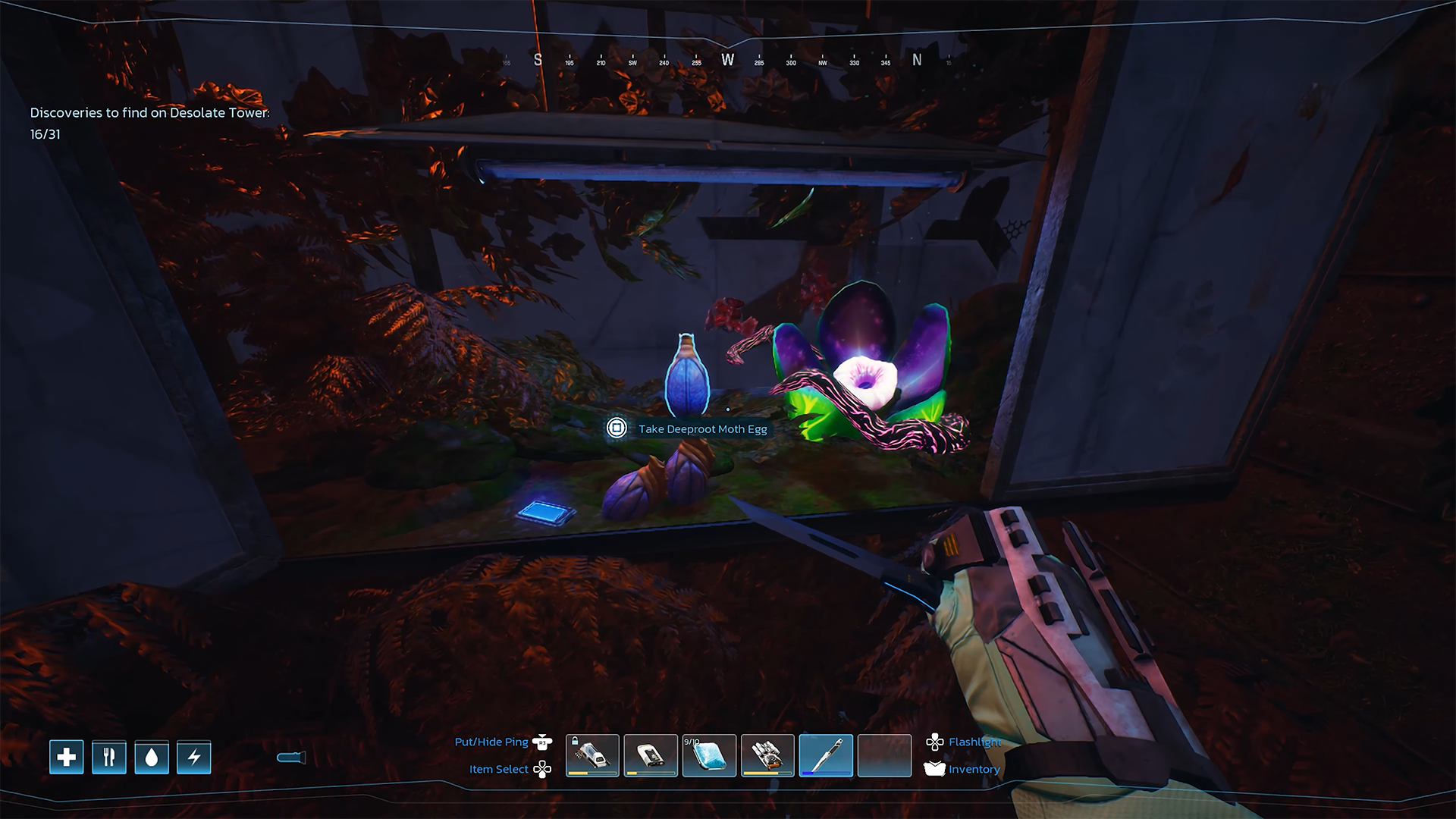
Task: Click the lightning bolt energy icon
Action: [x=194, y=757]
